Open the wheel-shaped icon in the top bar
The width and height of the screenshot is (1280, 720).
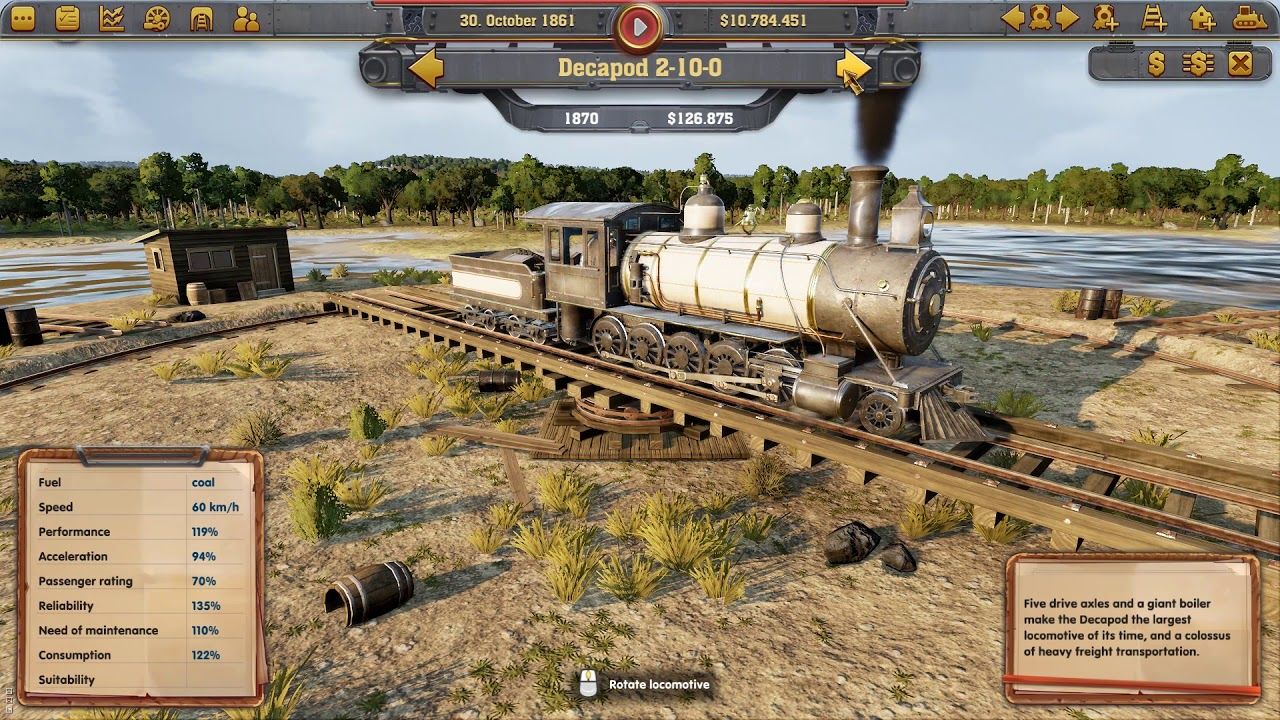(157, 18)
